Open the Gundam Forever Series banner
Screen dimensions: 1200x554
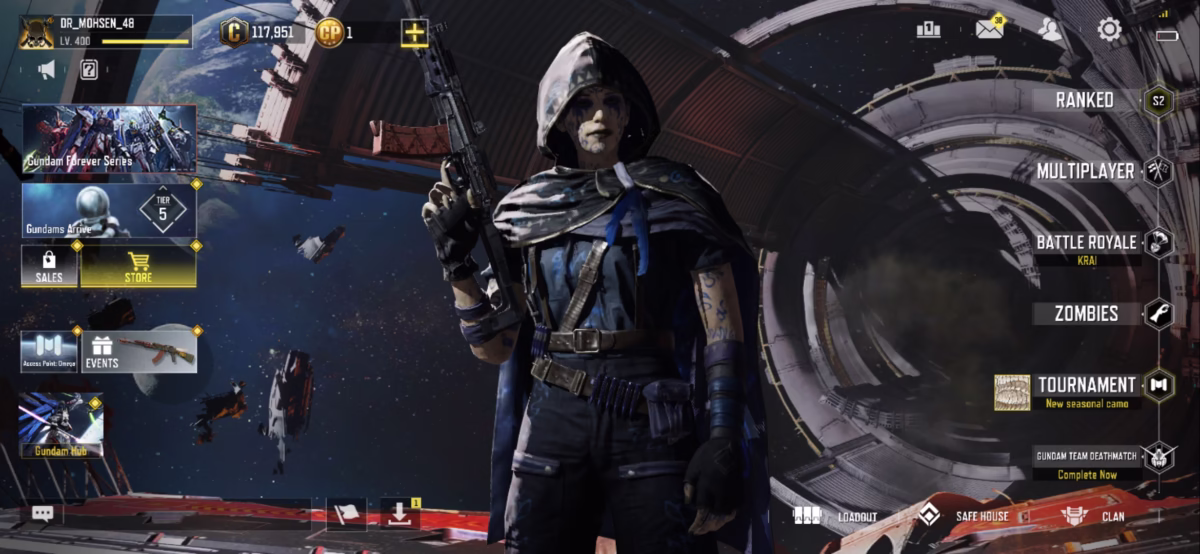click(109, 139)
